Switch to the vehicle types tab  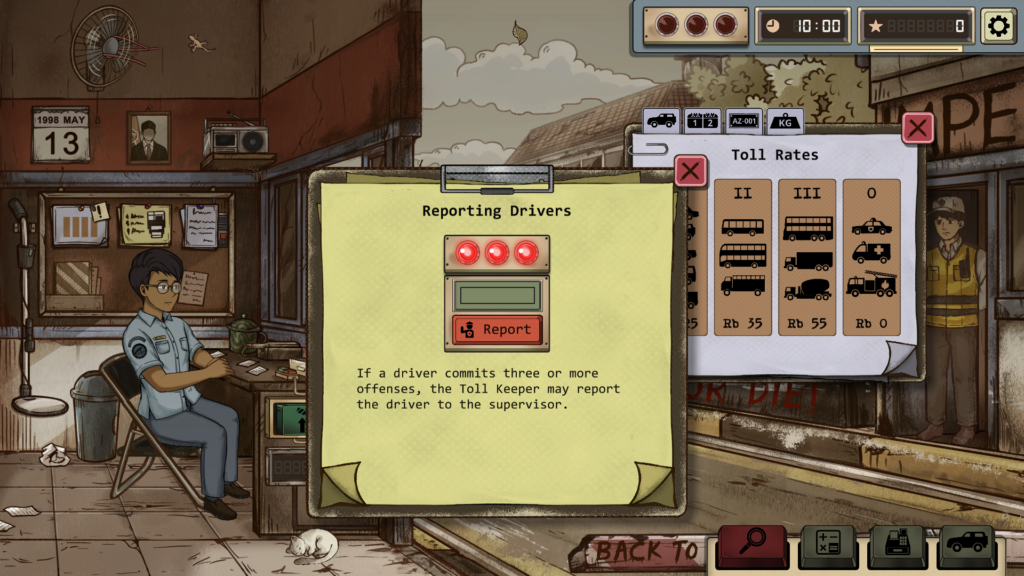[x=661, y=121]
